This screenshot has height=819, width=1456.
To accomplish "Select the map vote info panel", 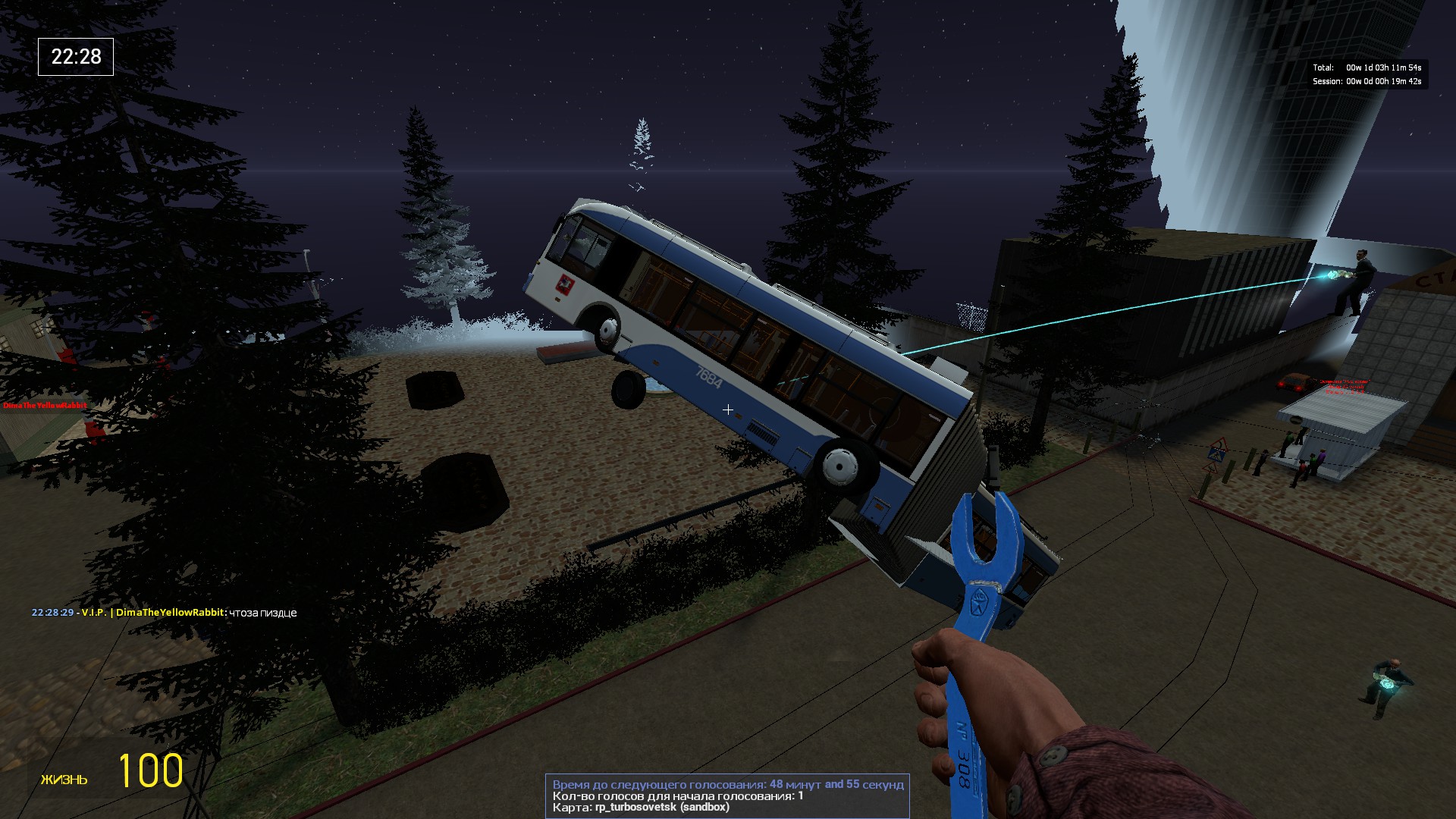I will pos(727,795).
